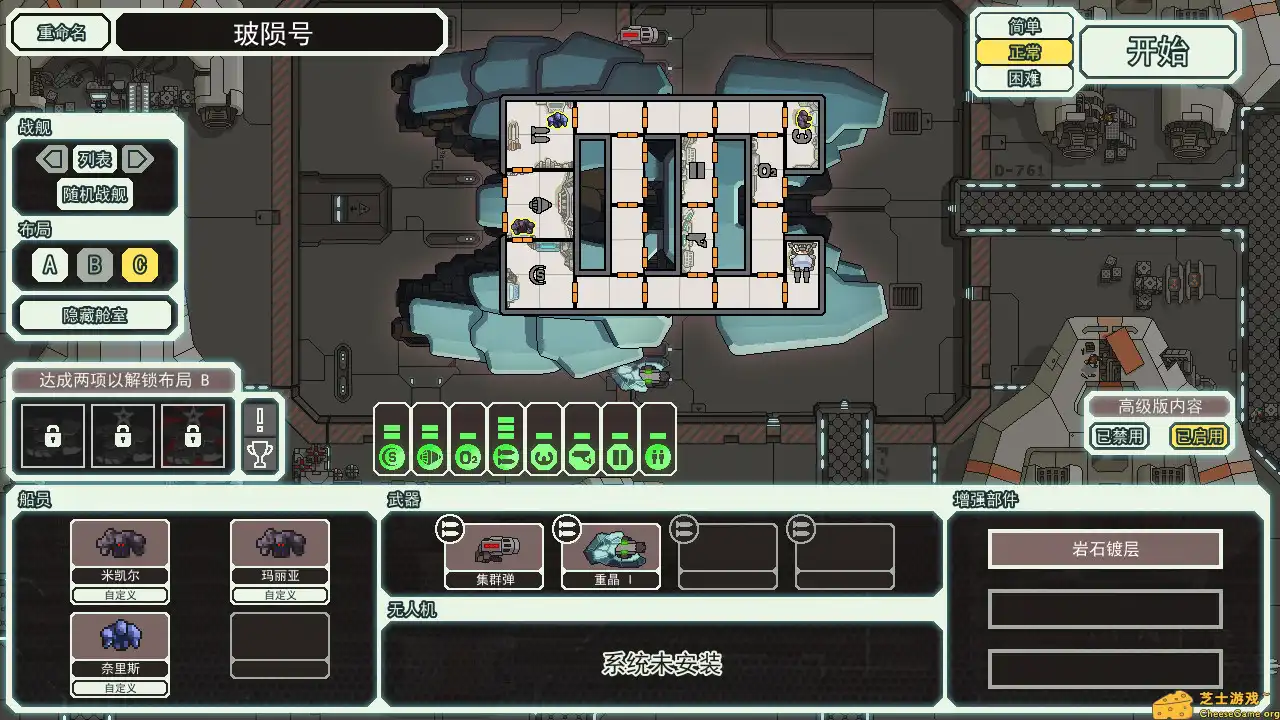Viewport: 1280px width, 720px height.
Task: Open the ship 列表 list selector
Action: (94, 160)
